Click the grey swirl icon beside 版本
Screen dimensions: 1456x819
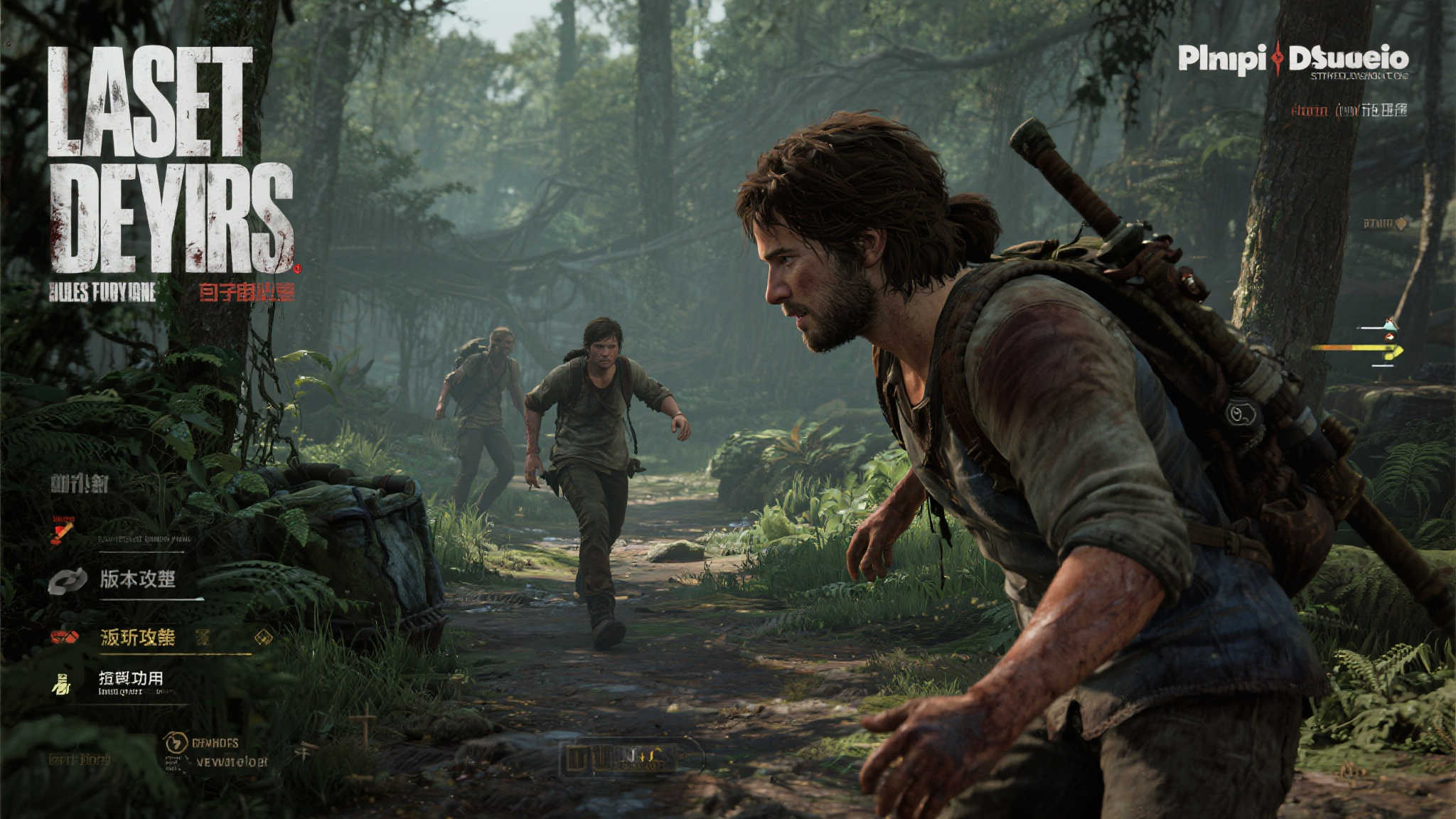(x=68, y=581)
